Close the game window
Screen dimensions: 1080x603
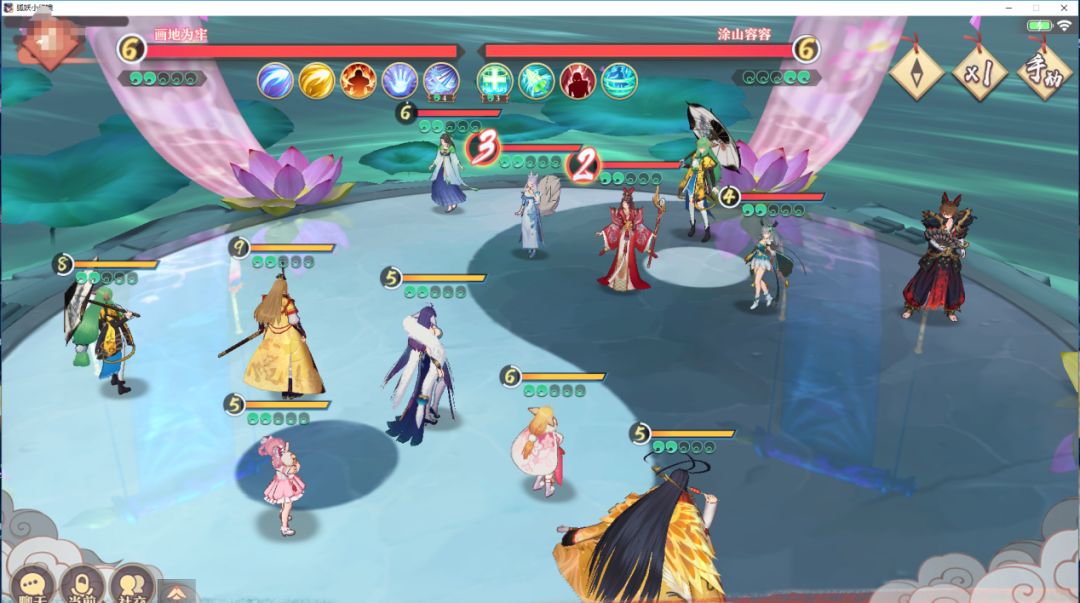tap(1063, 8)
